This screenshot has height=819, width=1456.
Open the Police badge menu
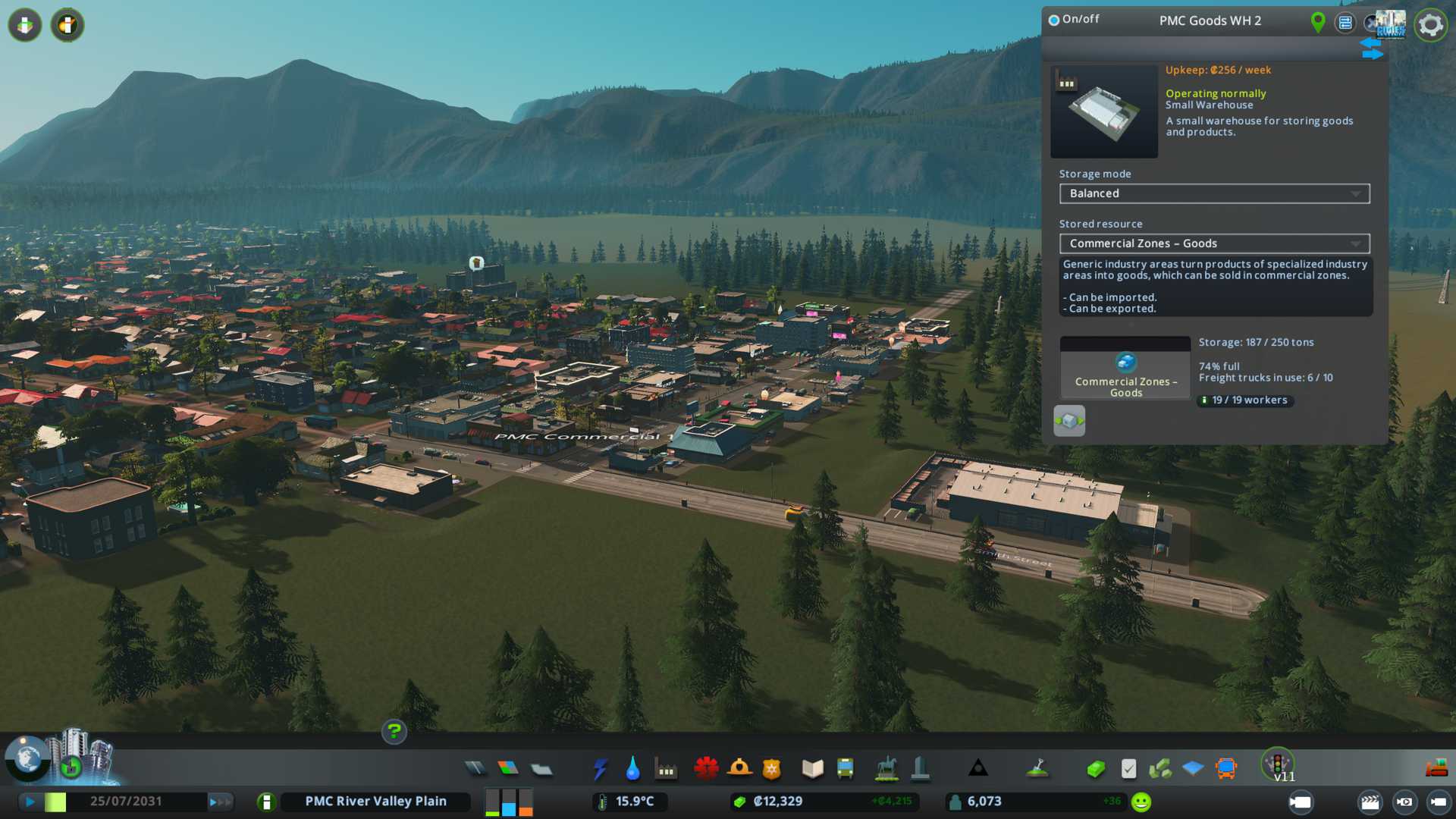click(772, 769)
